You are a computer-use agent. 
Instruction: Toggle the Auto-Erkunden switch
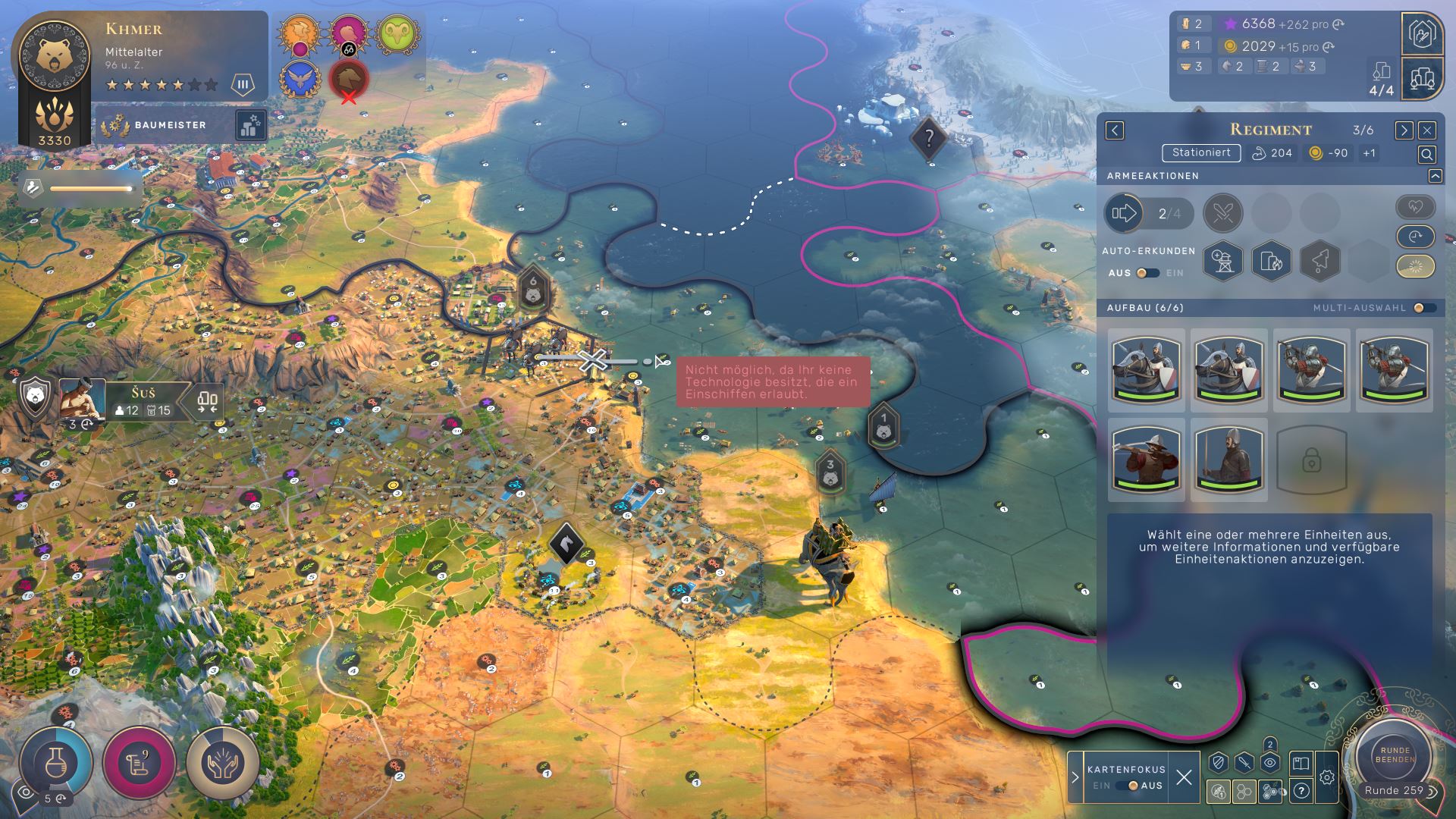pos(1147,273)
